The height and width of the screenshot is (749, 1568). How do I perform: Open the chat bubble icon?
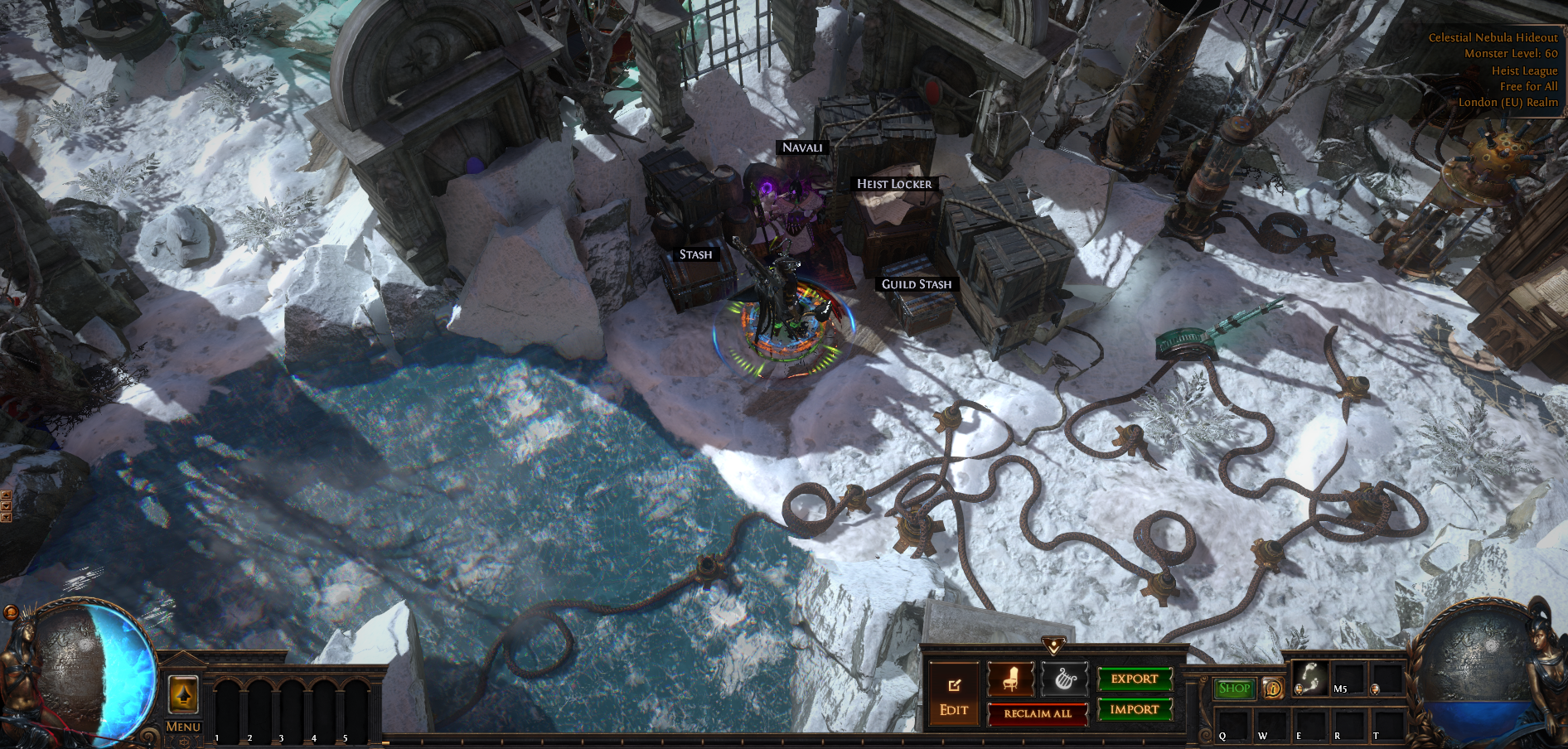(11, 612)
